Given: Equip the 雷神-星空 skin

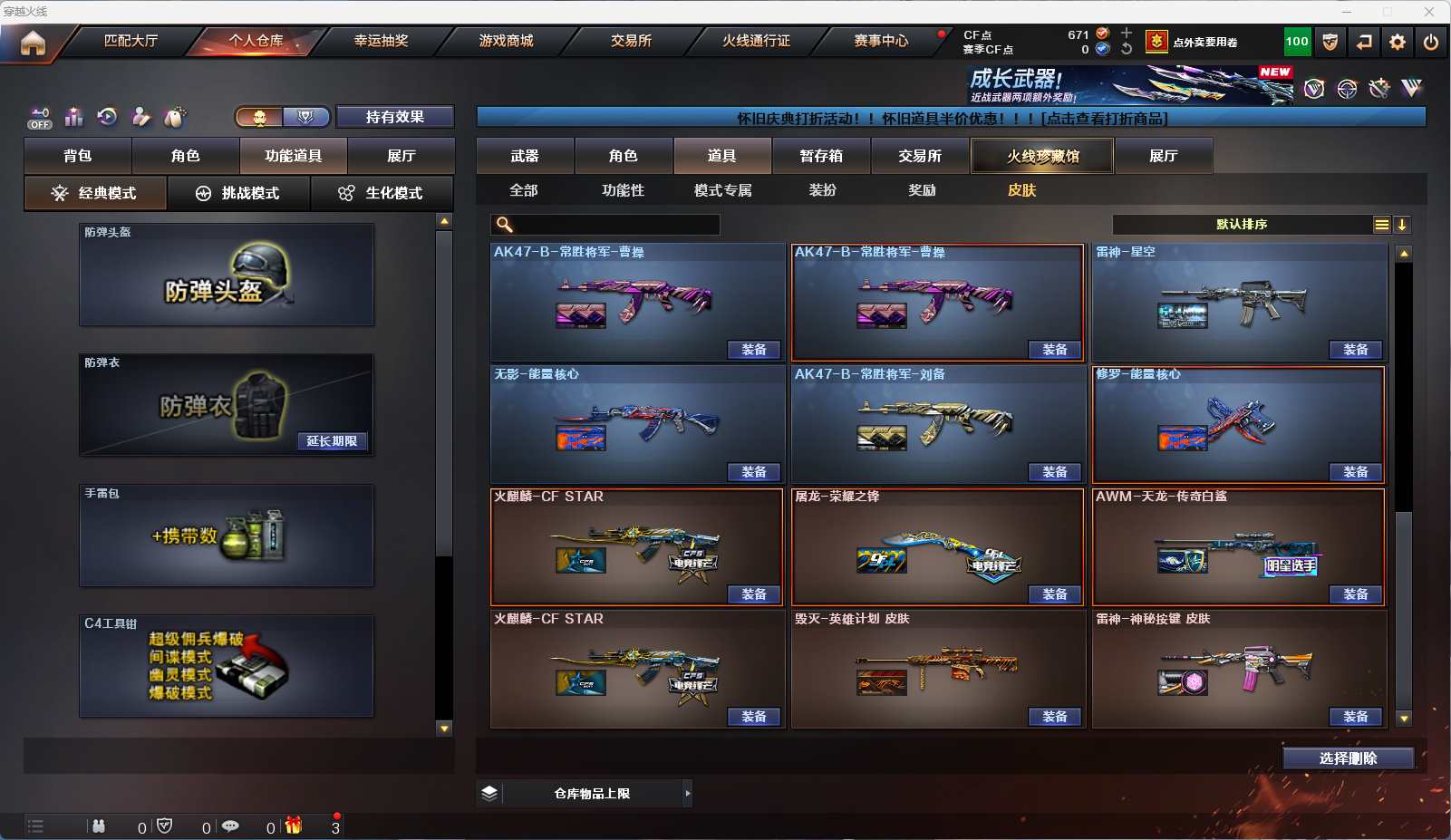Looking at the screenshot, I should (x=1355, y=350).
